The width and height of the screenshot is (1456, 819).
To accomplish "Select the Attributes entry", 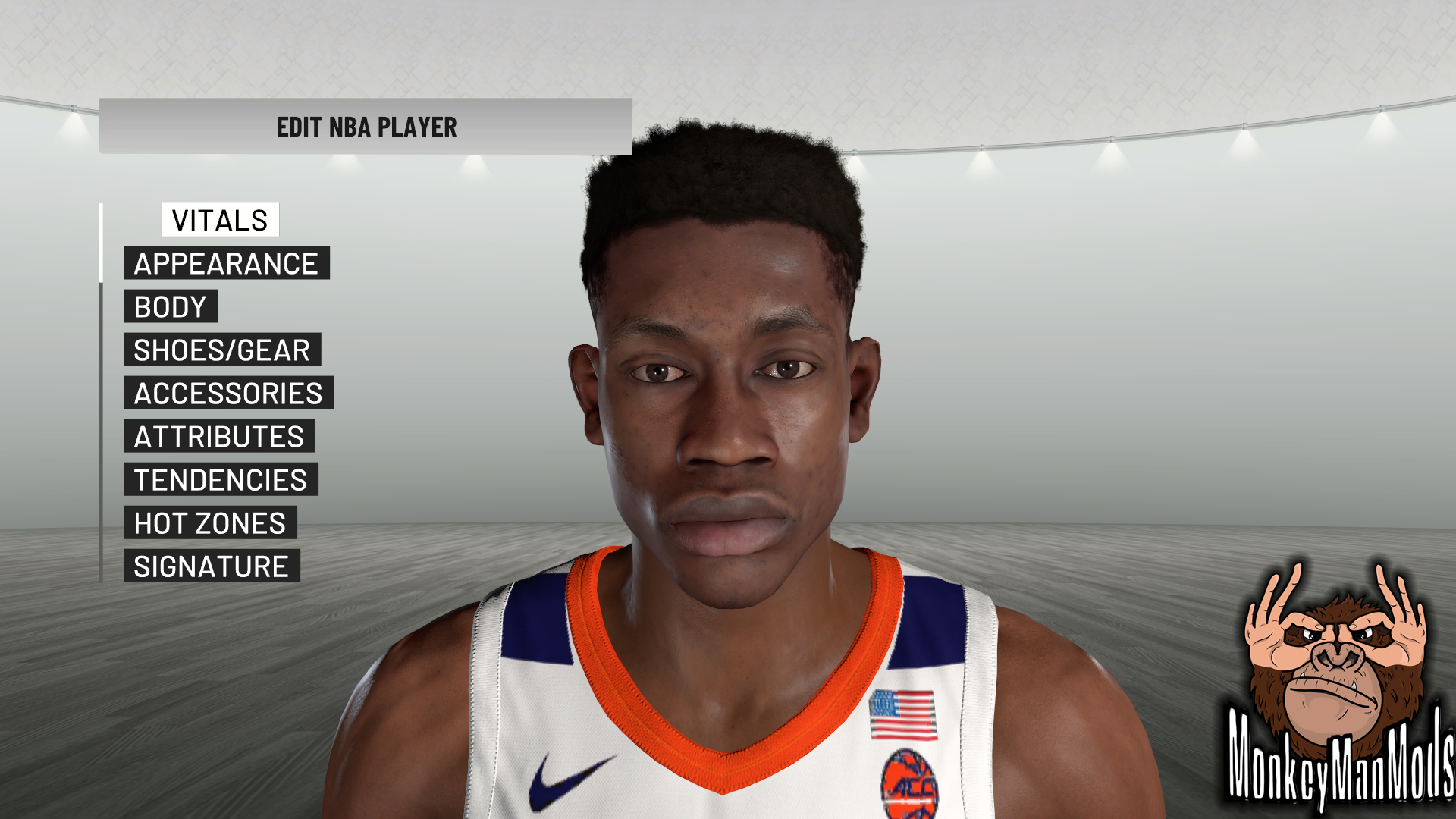I will tap(219, 436).
